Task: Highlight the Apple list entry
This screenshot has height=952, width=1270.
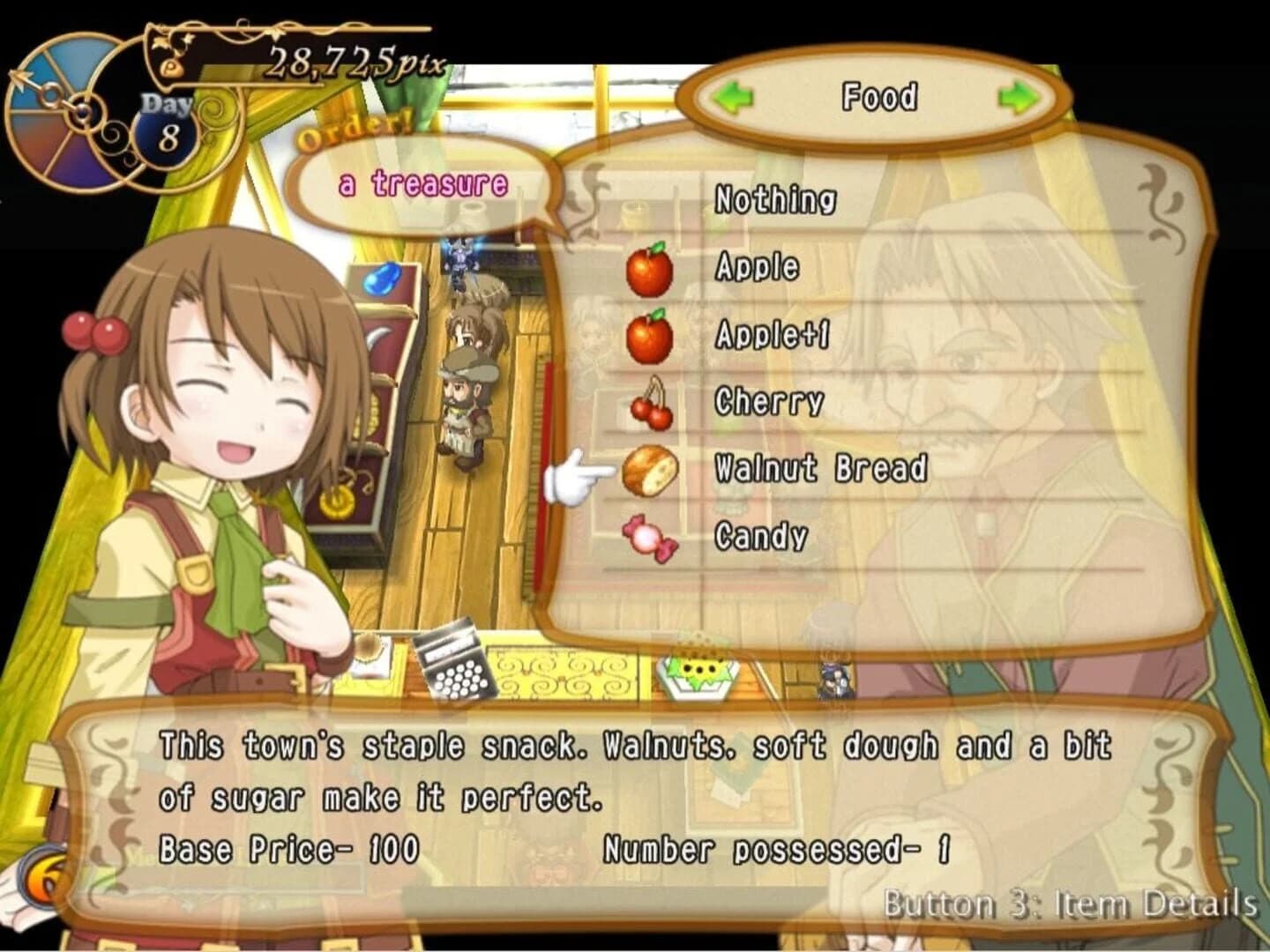Action: coord(757,269)
